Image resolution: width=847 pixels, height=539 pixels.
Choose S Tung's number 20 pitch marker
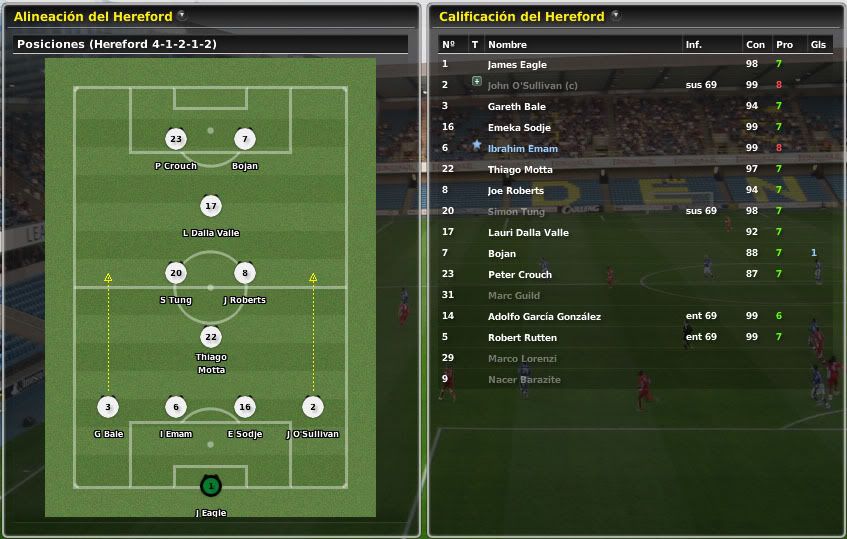tap(176, 273)
